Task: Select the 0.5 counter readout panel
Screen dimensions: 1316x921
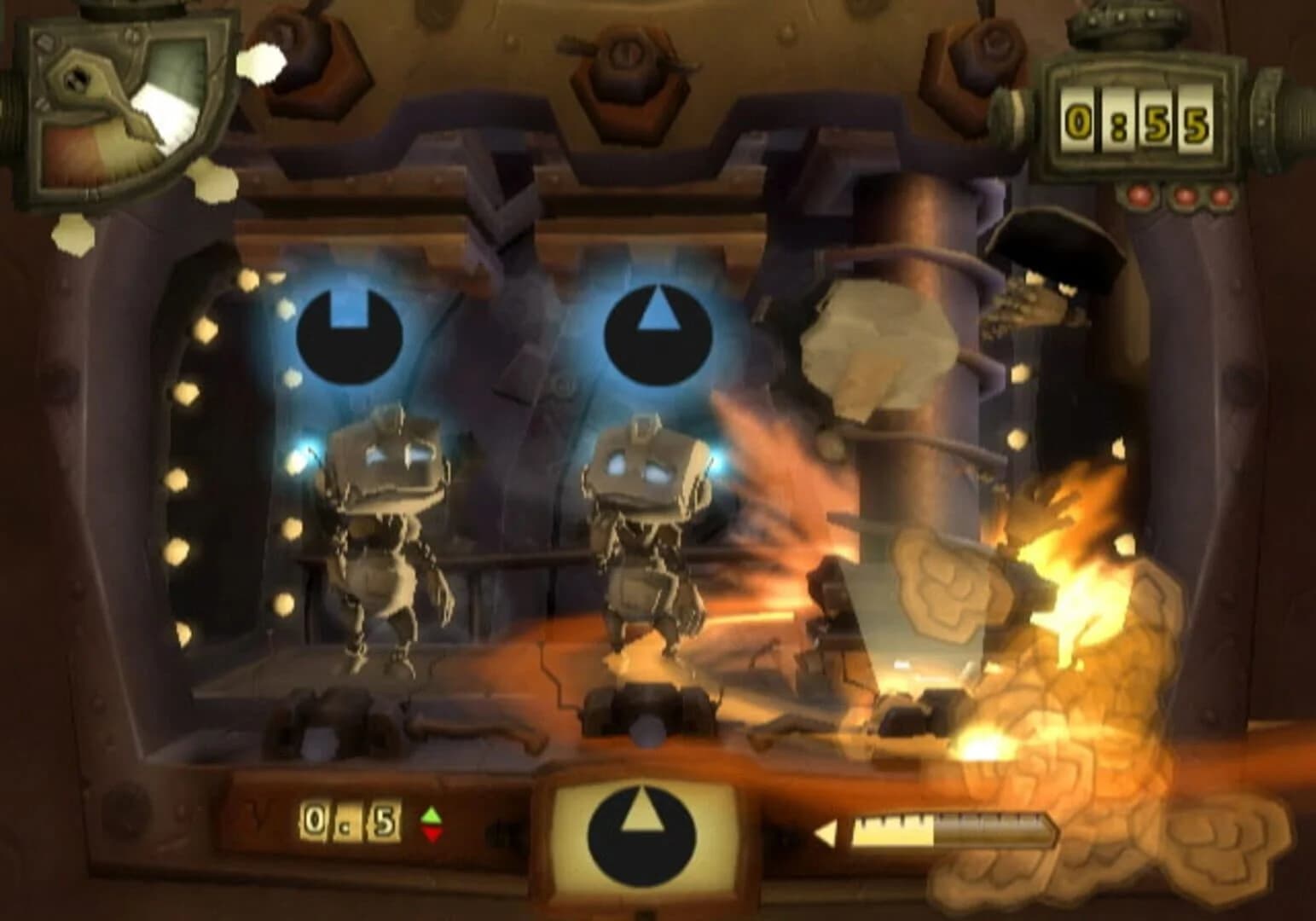Action: [x=350, y=819]
